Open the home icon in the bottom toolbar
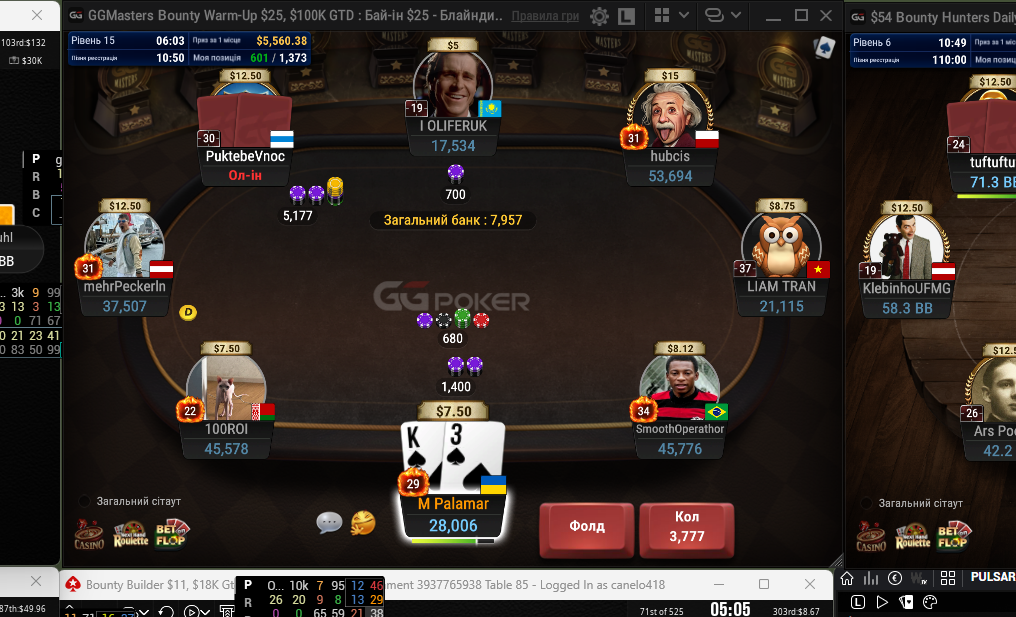The height and width of the screenshot is (617, 1016). [x=847, y=577]
